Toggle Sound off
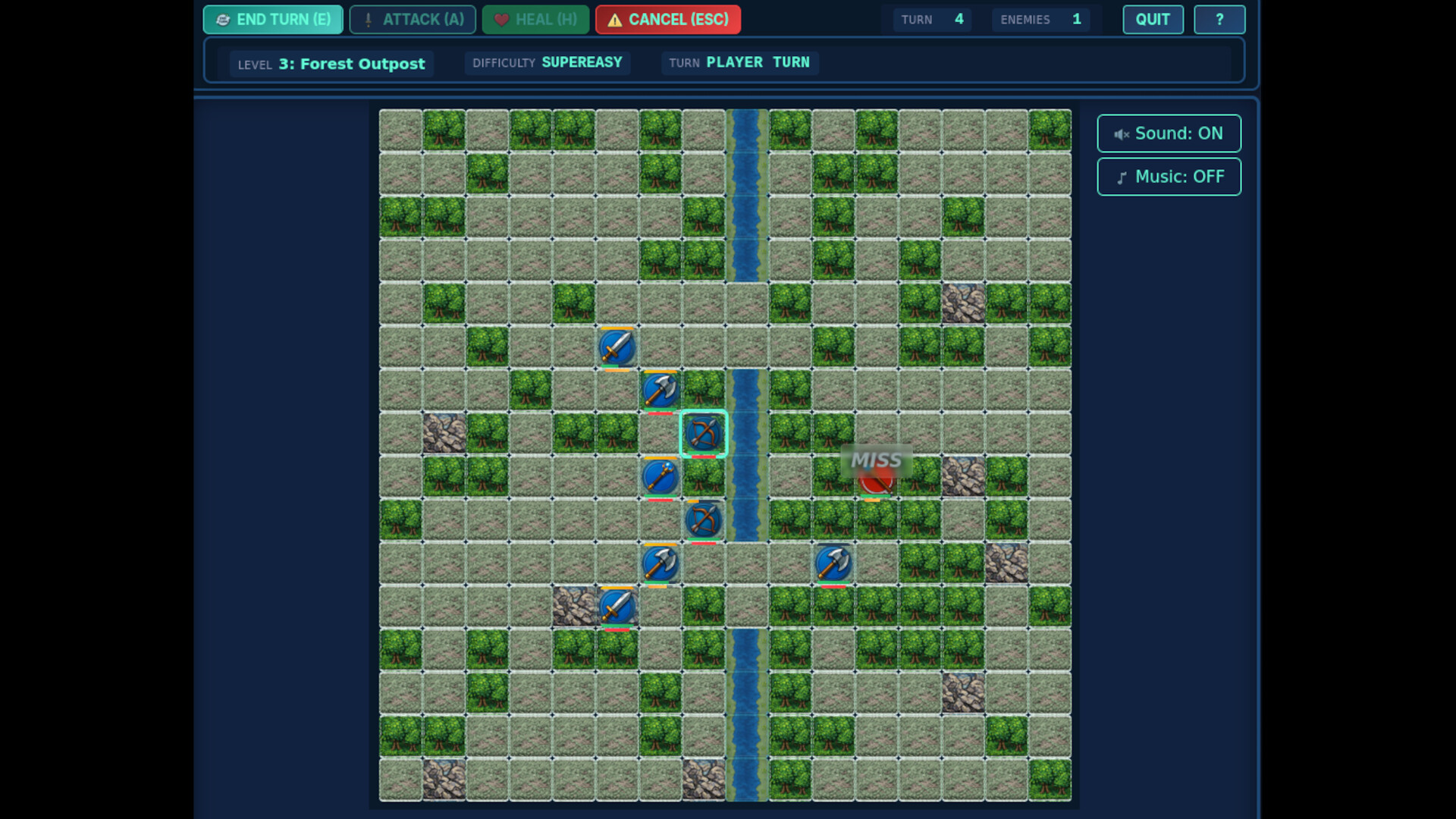The width and height of the screenshot is (1456, 819). [1169, 133]
